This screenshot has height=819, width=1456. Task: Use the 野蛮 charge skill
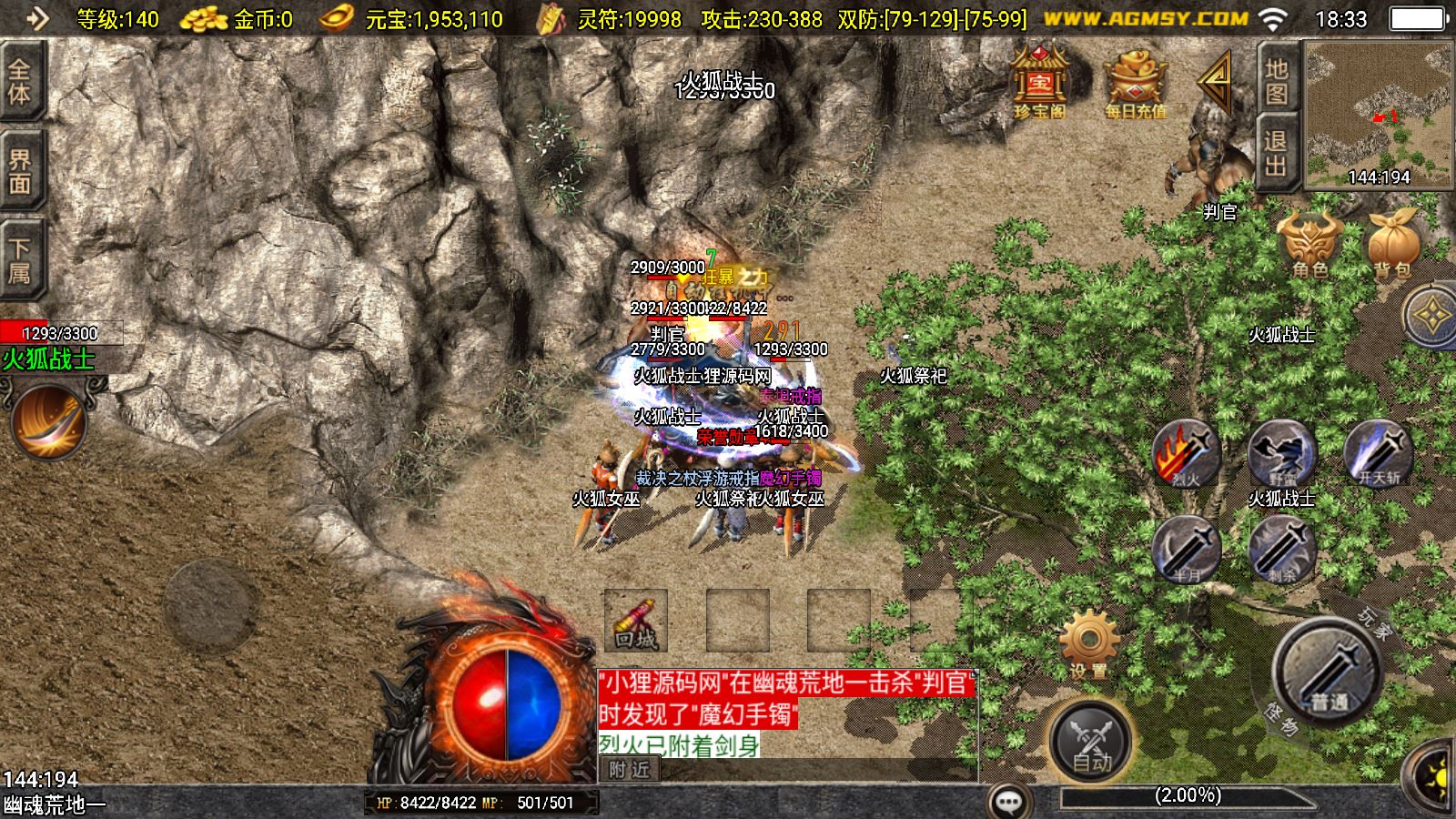pos(1282,454)
